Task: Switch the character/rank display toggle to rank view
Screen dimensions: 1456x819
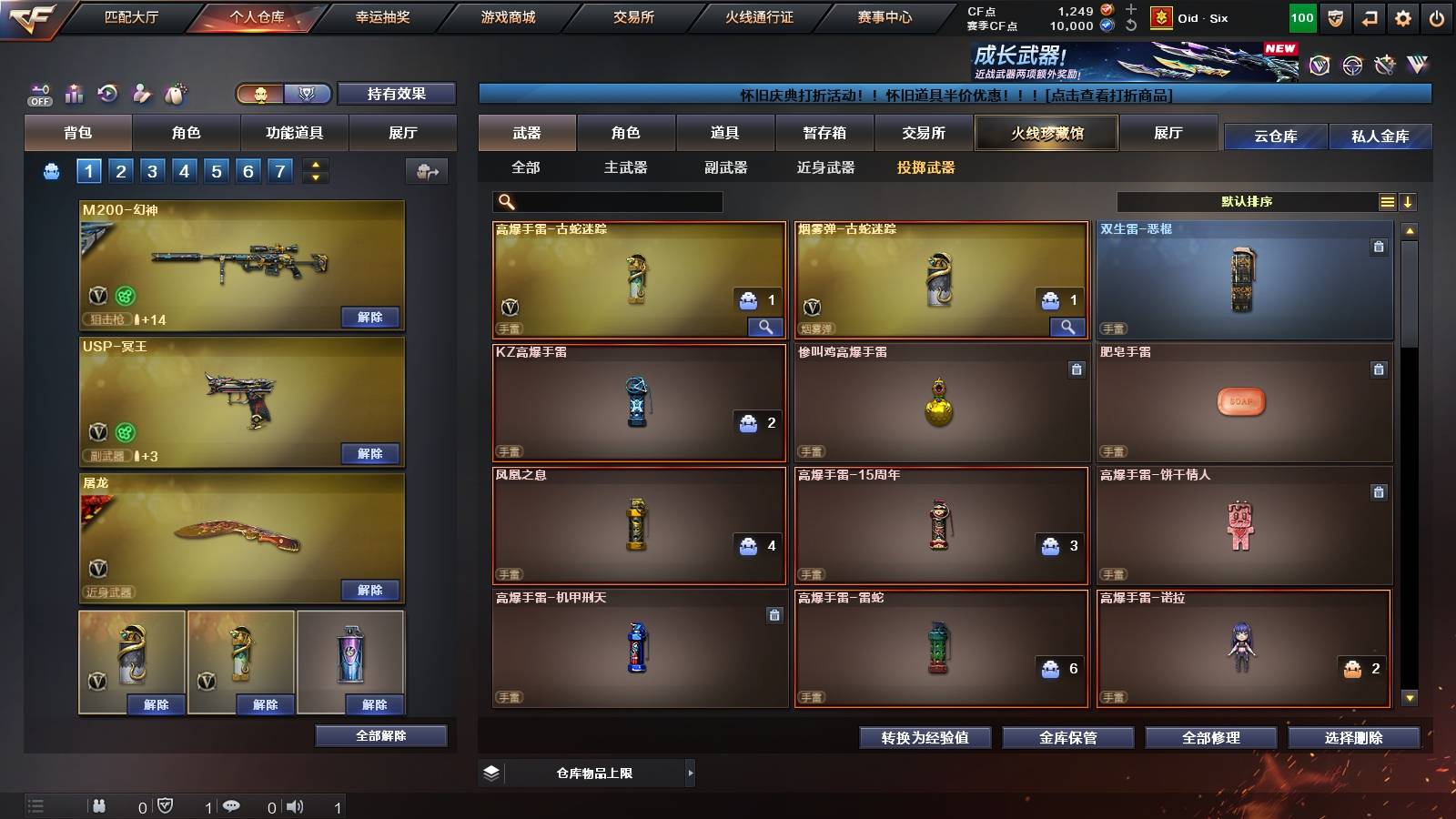Action: pyautogui.click(x=307, y=94)
